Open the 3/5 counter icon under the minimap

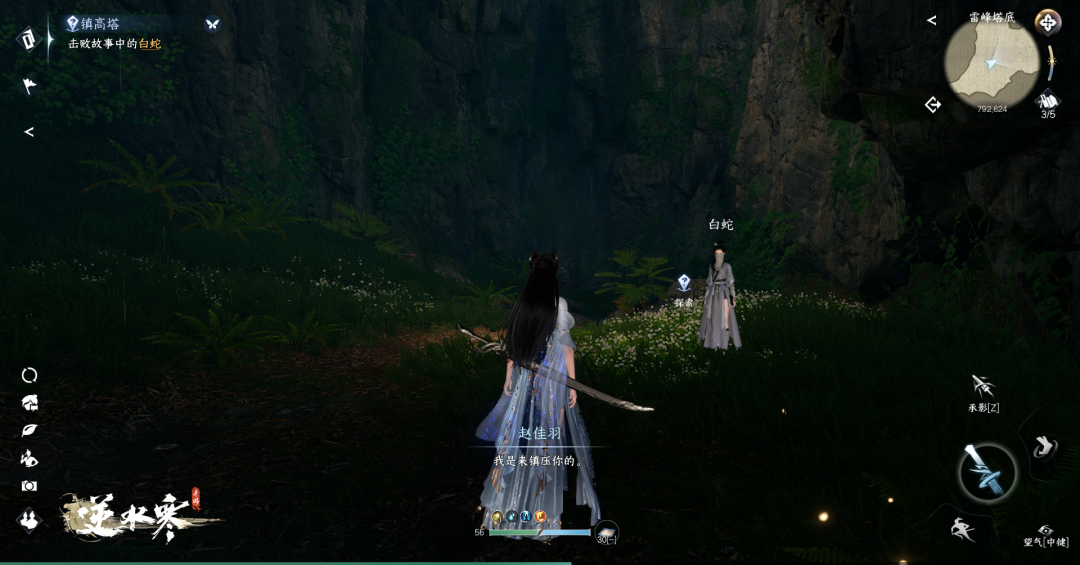pyautogui.click(x=1048, y=102)
